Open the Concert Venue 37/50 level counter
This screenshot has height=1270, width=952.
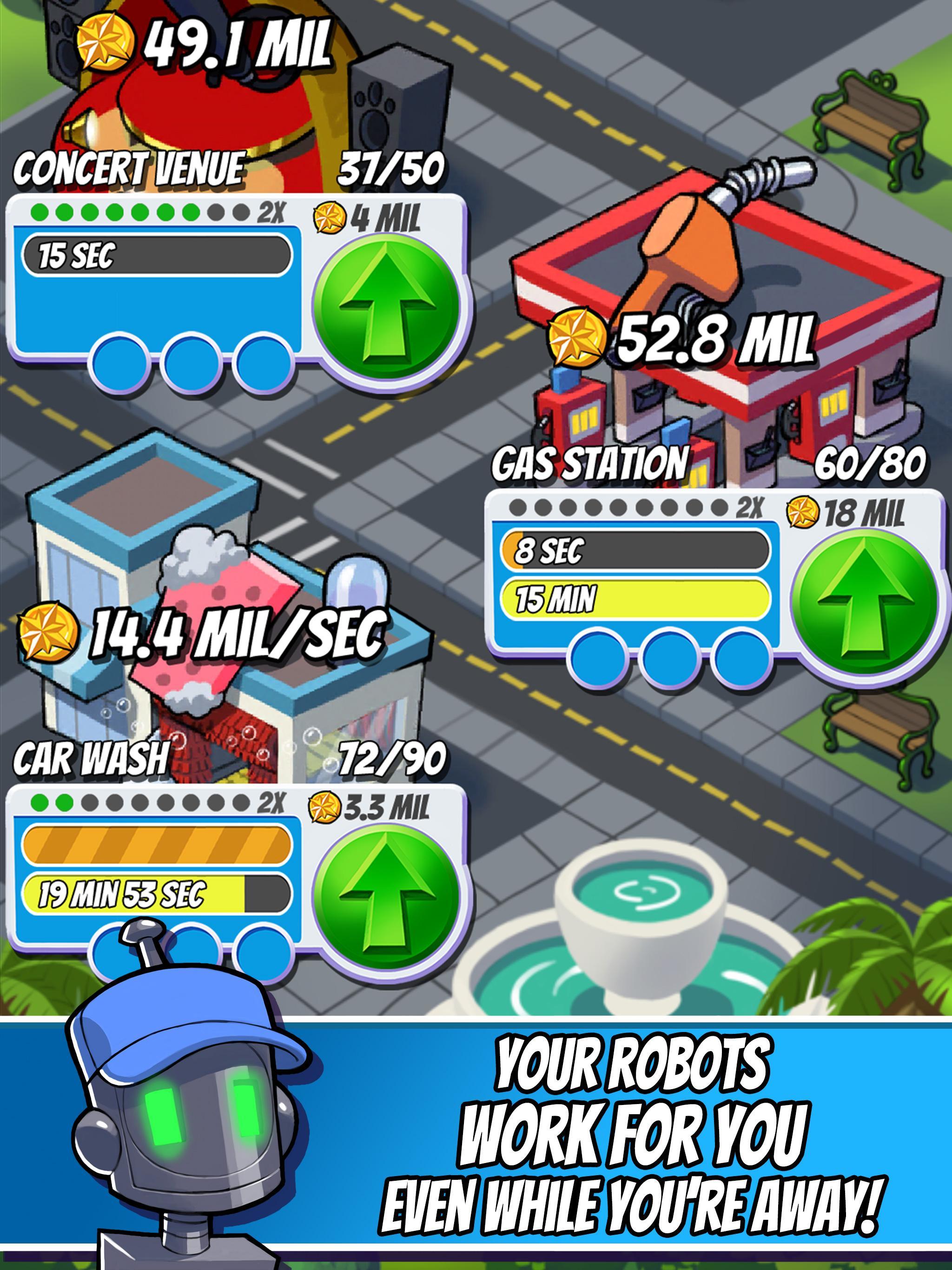pos(390,167)
